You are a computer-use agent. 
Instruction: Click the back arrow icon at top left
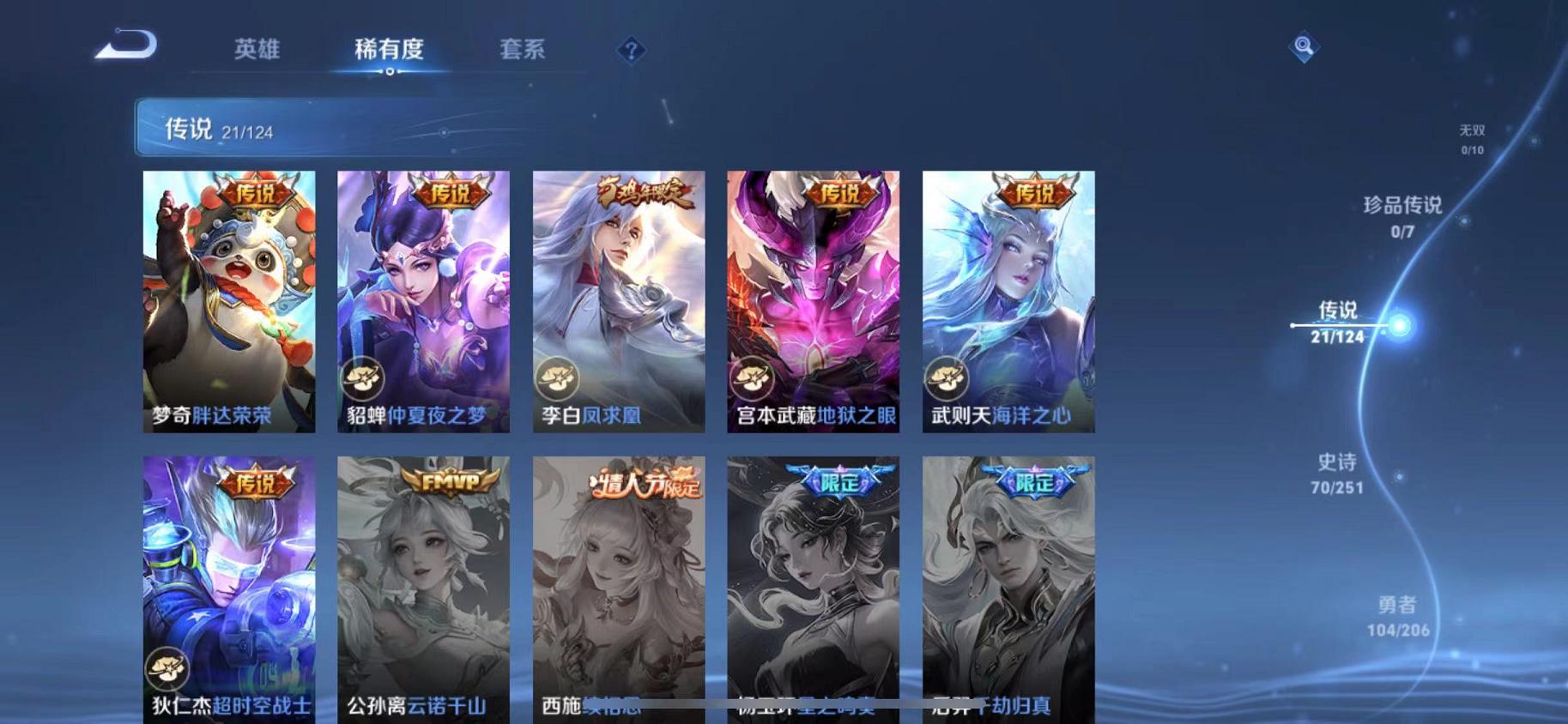[x=127, y=47]
